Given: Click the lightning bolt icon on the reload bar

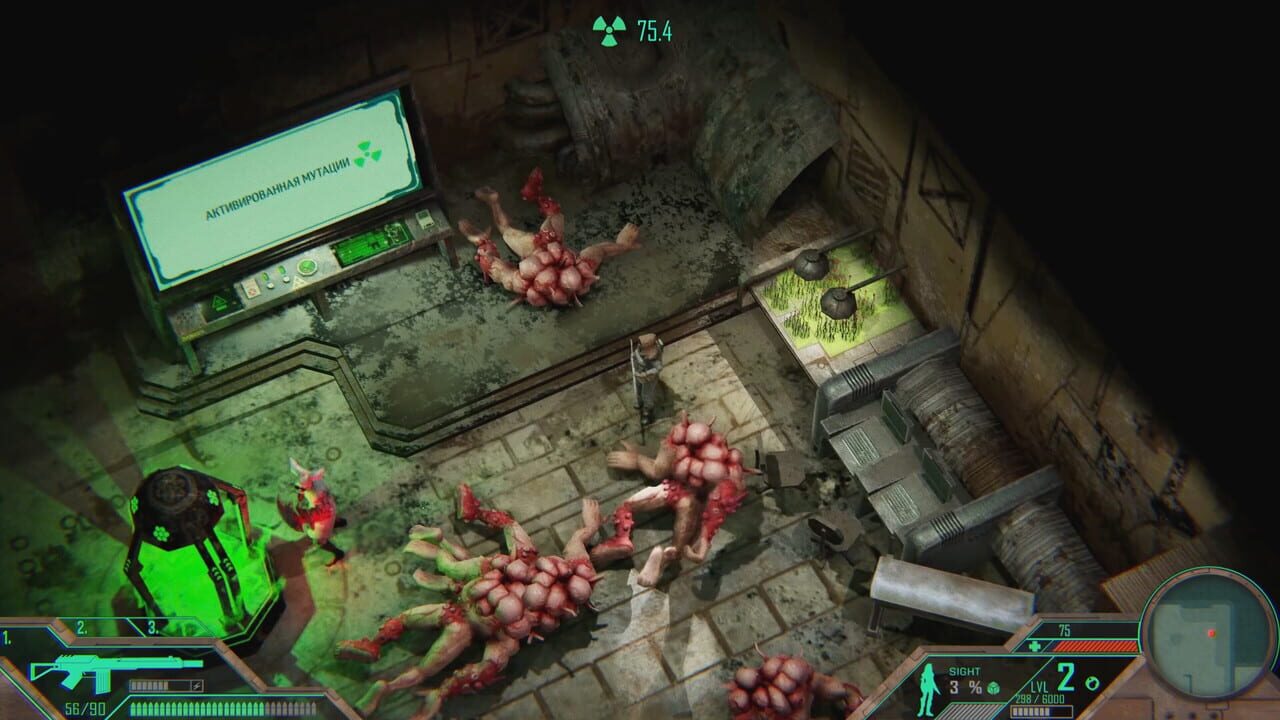Looking at the screenshot, I should 196,684.
